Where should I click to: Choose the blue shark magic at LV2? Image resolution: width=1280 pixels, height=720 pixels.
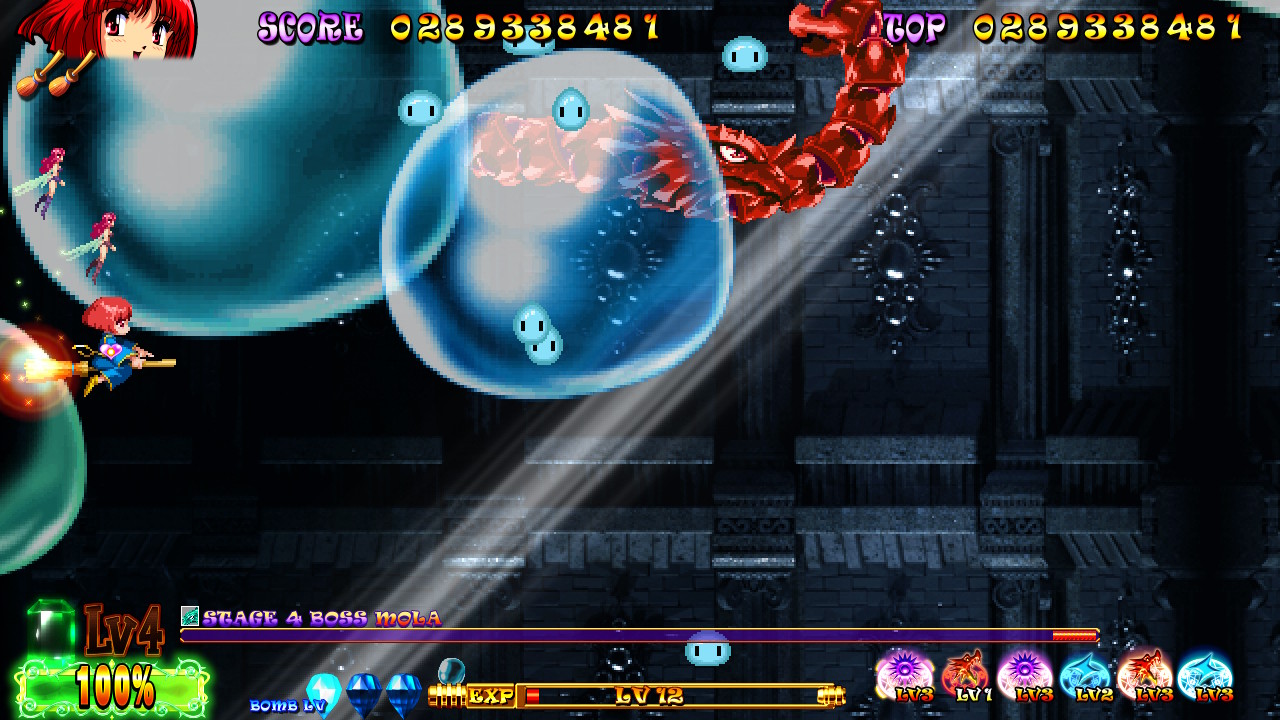click(1085, 674)
